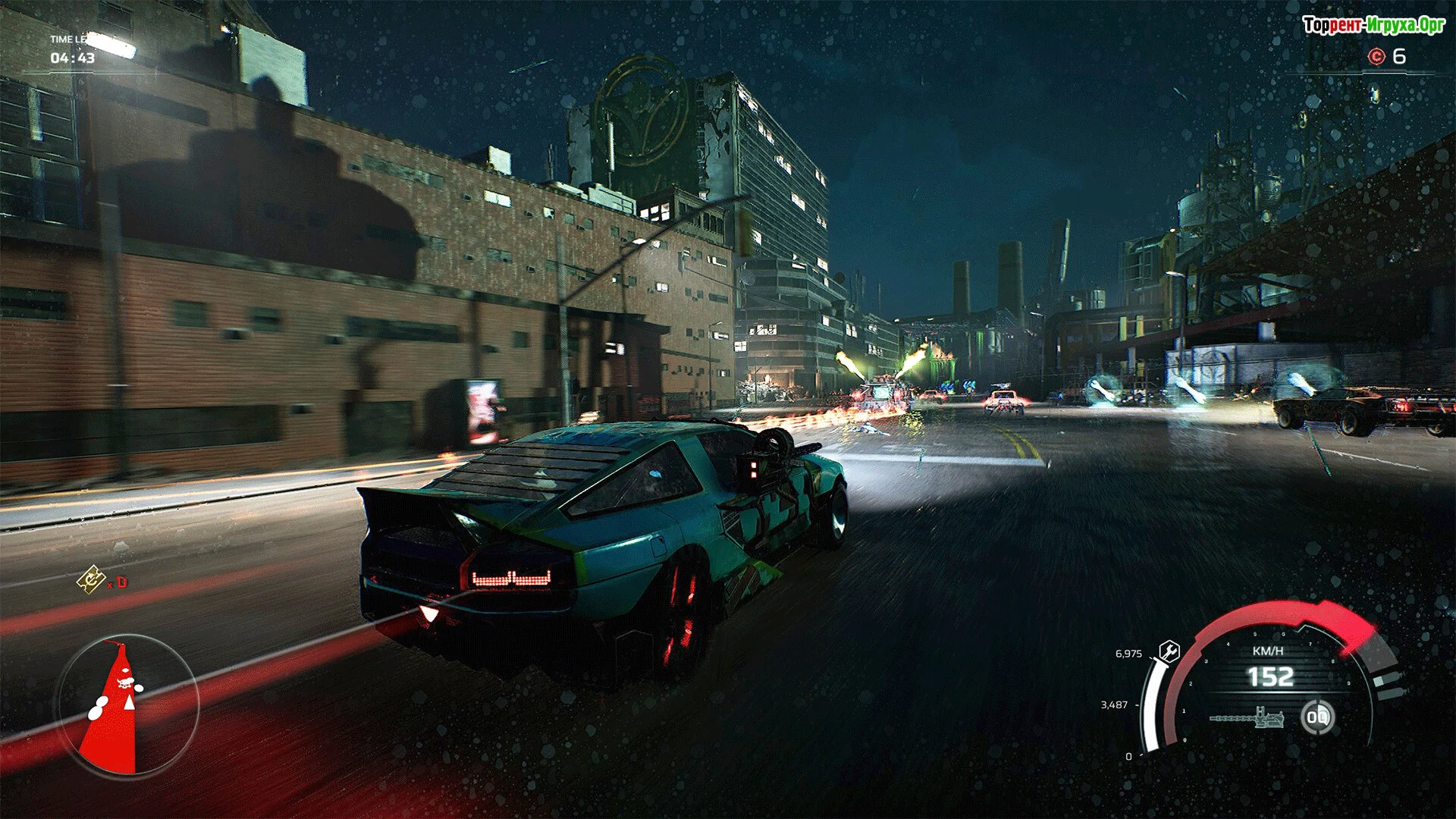Select the skull marker on the minimap
Image resolution: width=1456 pixels, height=819 pixels.
coord(125,682)
